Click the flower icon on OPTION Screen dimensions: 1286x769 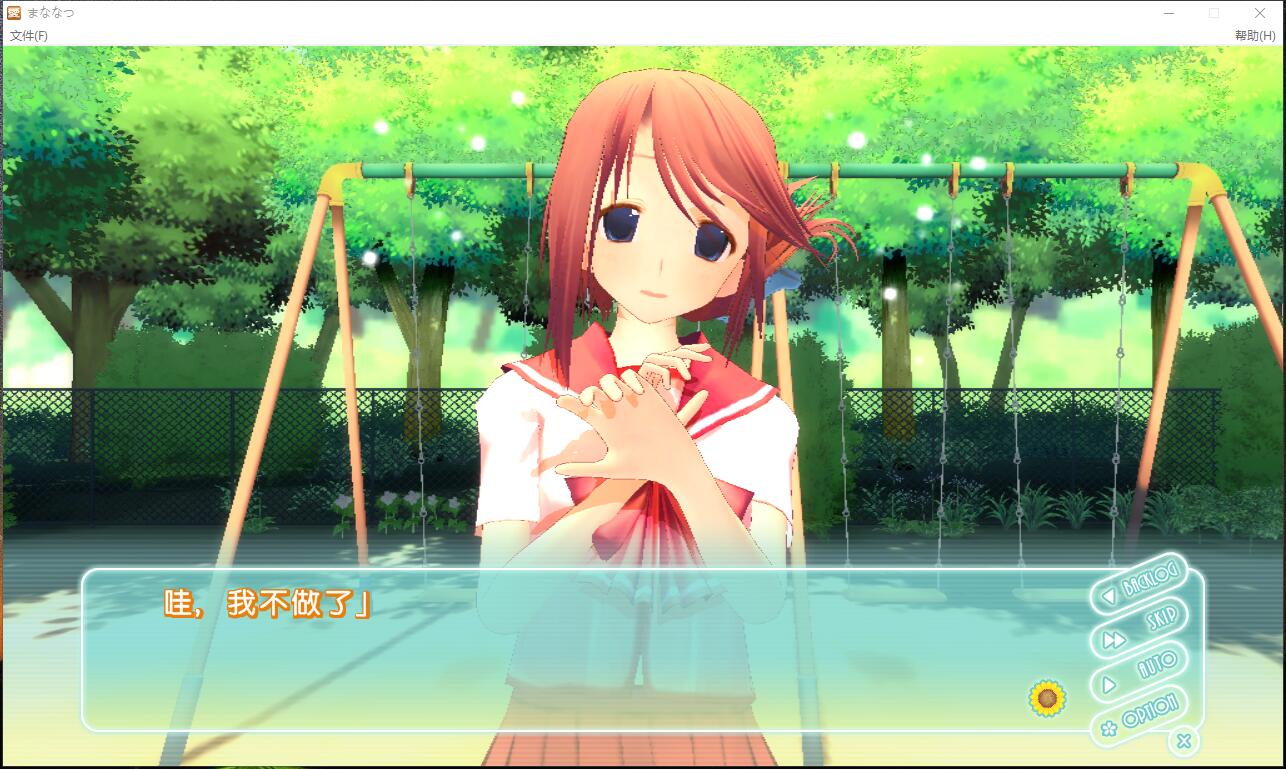coord(1108,728)
